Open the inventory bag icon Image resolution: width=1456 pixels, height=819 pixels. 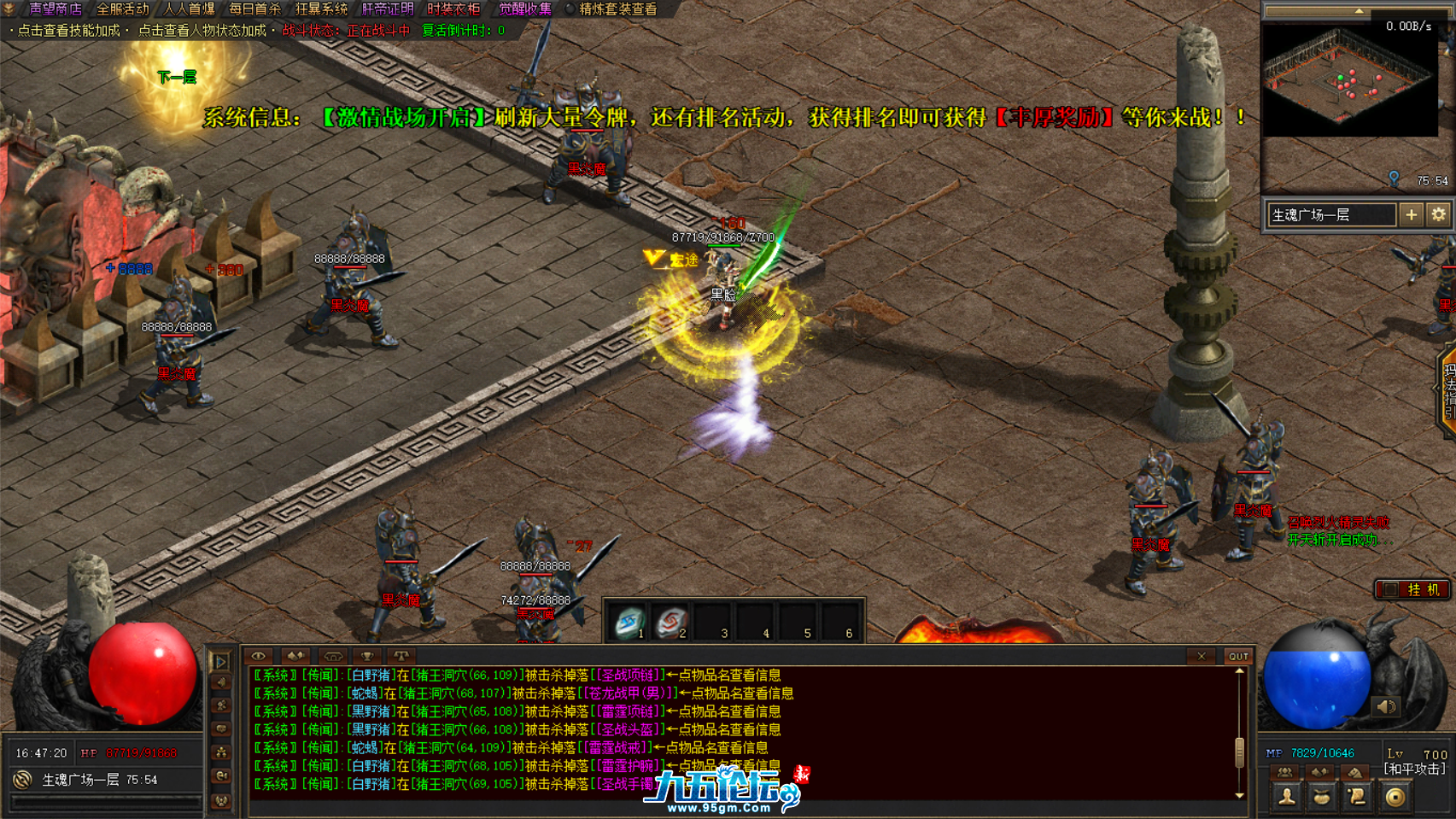click(1322, 799)
